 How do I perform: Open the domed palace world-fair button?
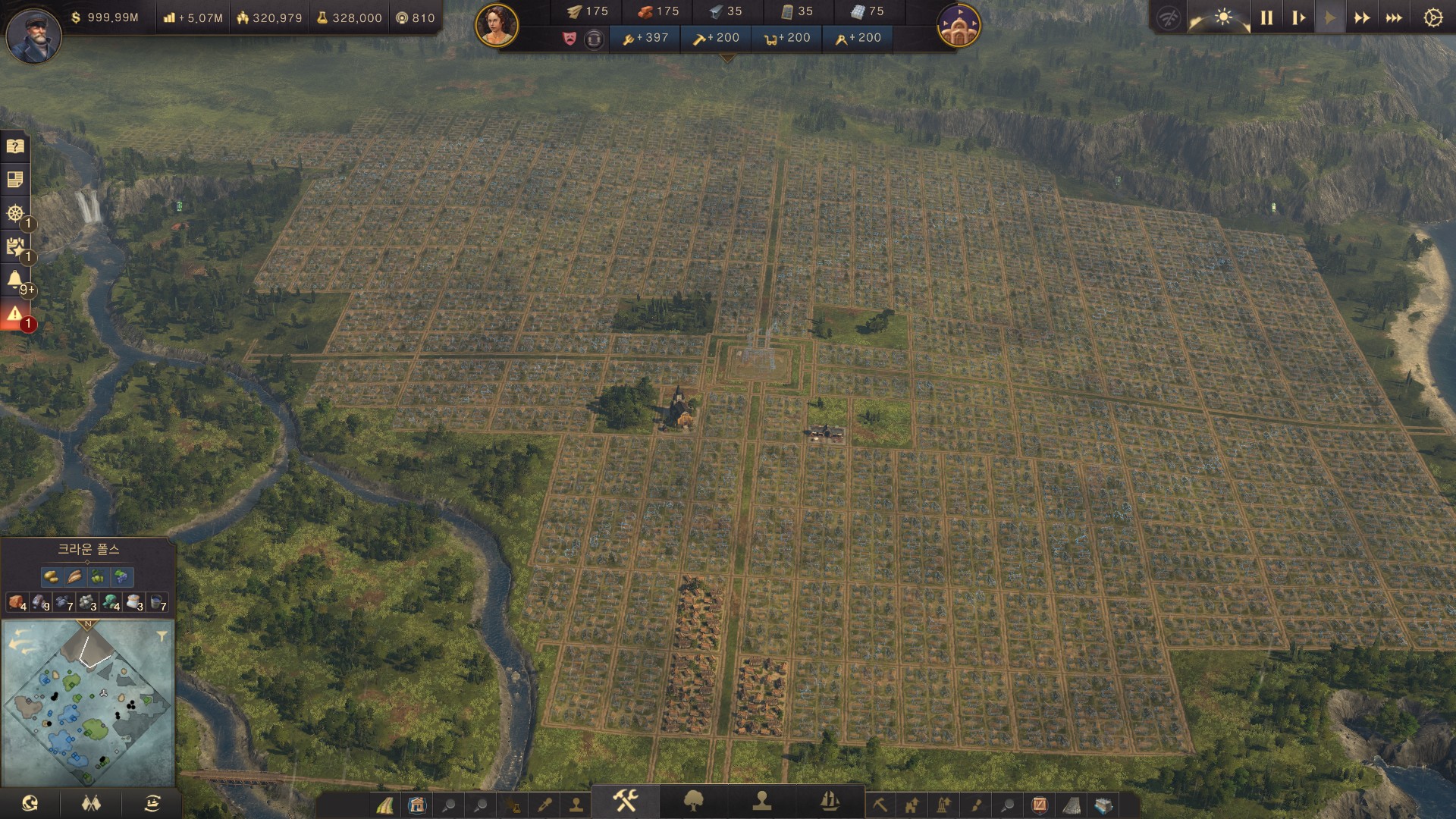click(959, 24)
